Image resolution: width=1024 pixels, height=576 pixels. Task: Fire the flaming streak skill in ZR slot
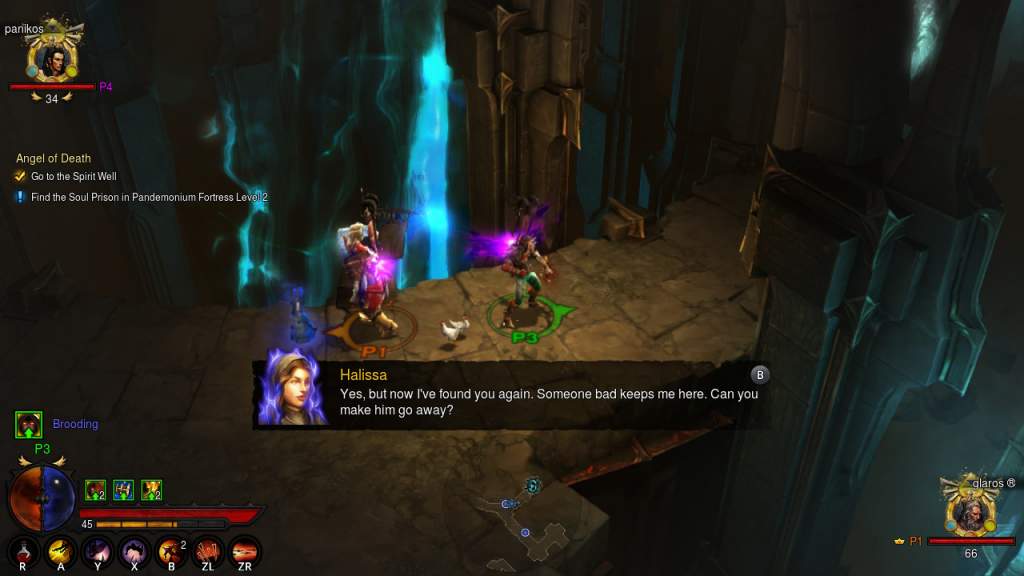click(x=245, y=551)
